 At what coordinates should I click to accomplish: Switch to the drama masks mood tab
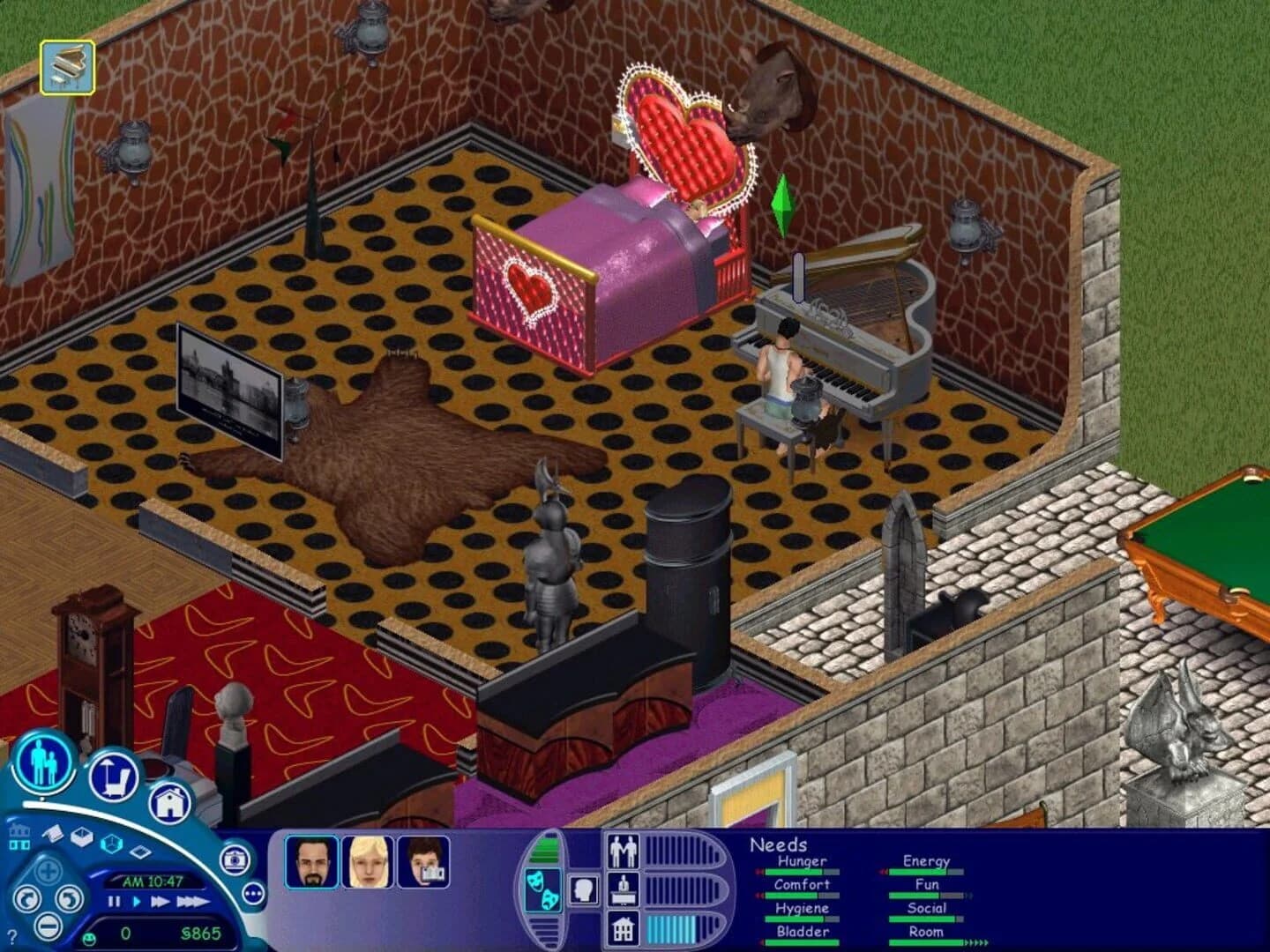pos(542,889)
